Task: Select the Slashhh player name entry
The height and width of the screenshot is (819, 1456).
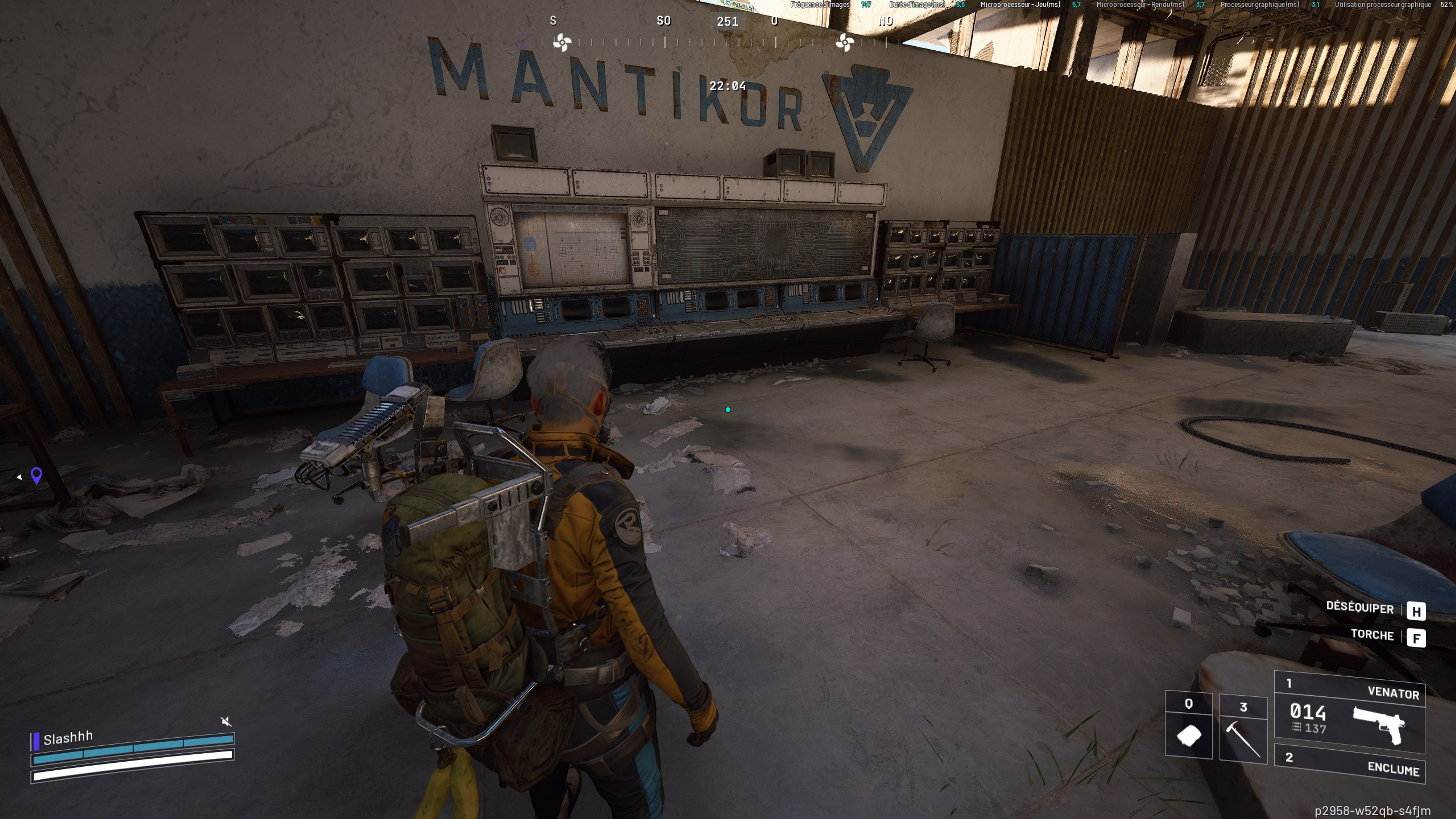Action: click(68, 738)
